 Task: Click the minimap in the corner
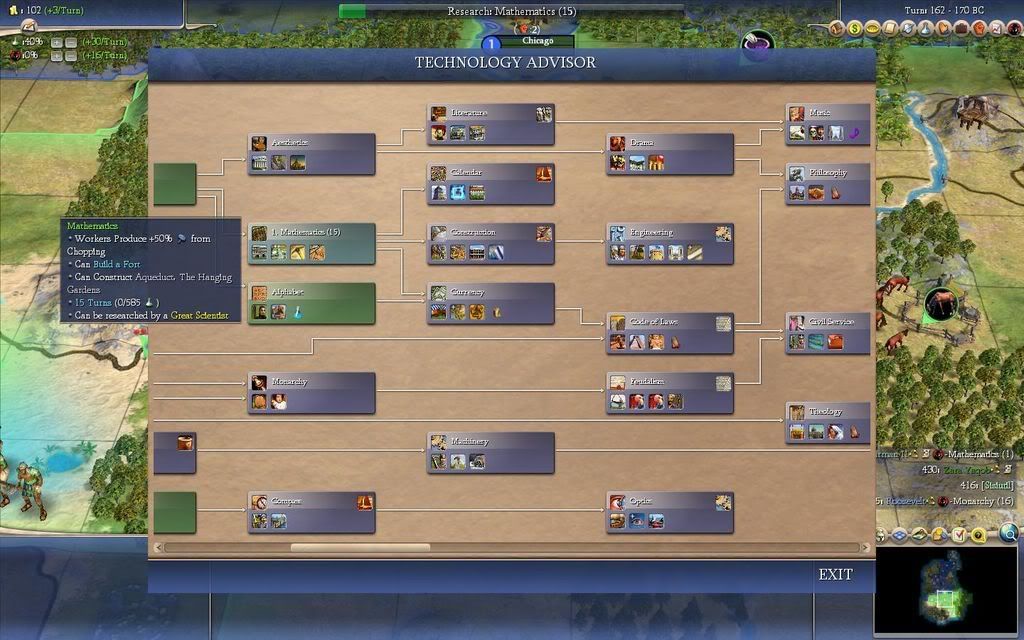pos(946,591)
